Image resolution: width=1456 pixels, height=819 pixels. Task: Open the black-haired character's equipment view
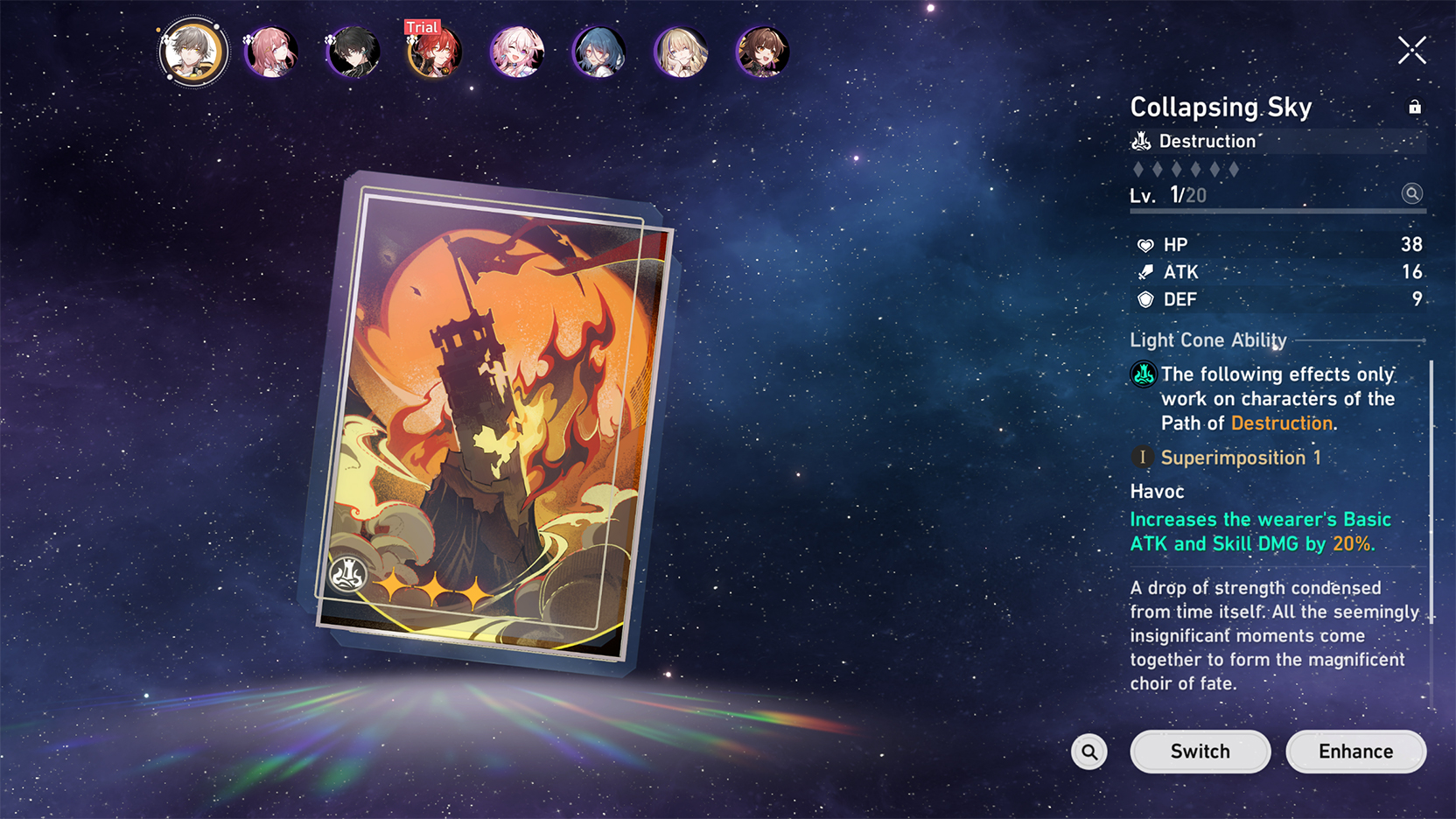353,52
